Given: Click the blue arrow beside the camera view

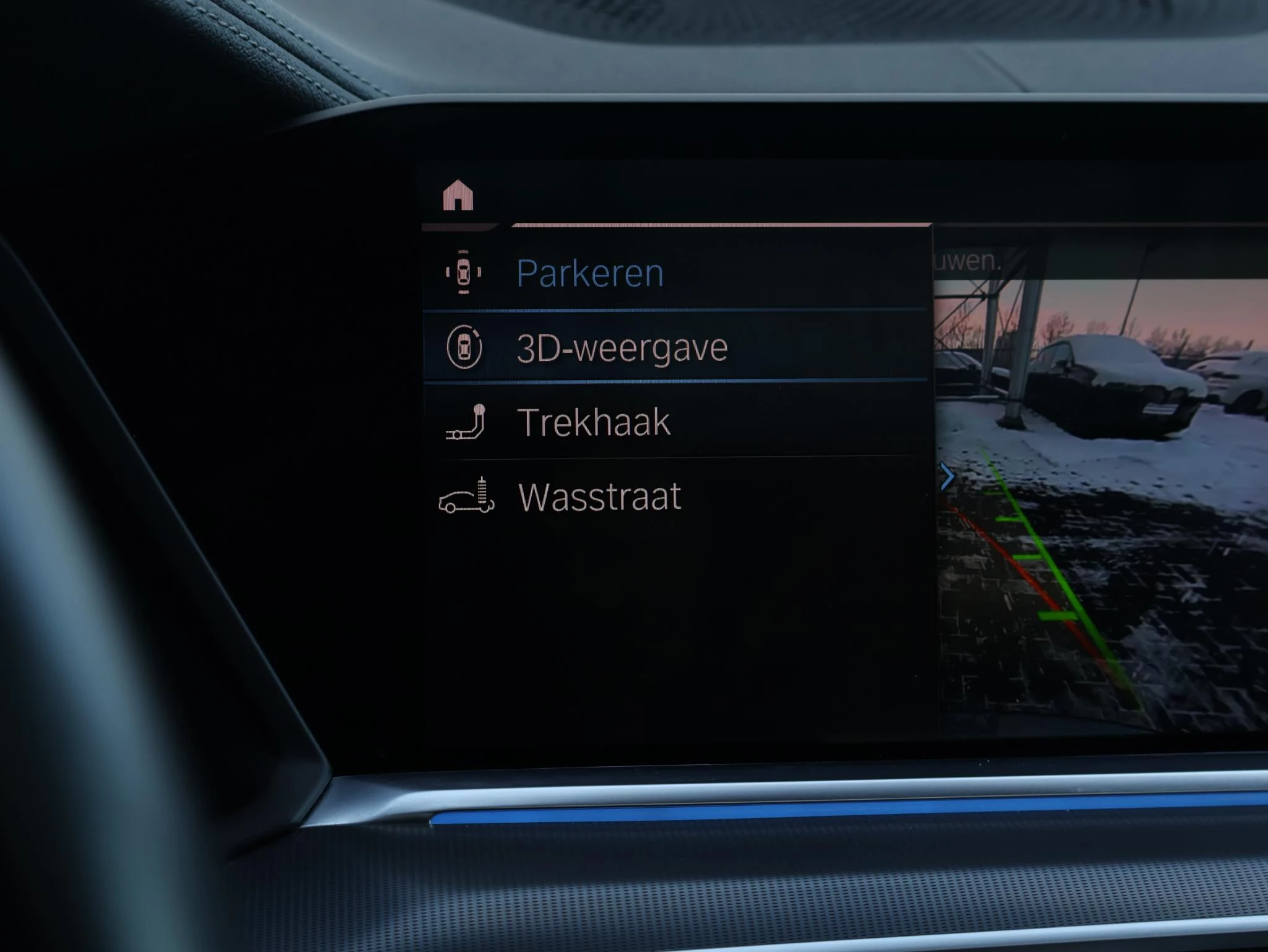Looking at the screenshot, I should [x=947, y=477].
